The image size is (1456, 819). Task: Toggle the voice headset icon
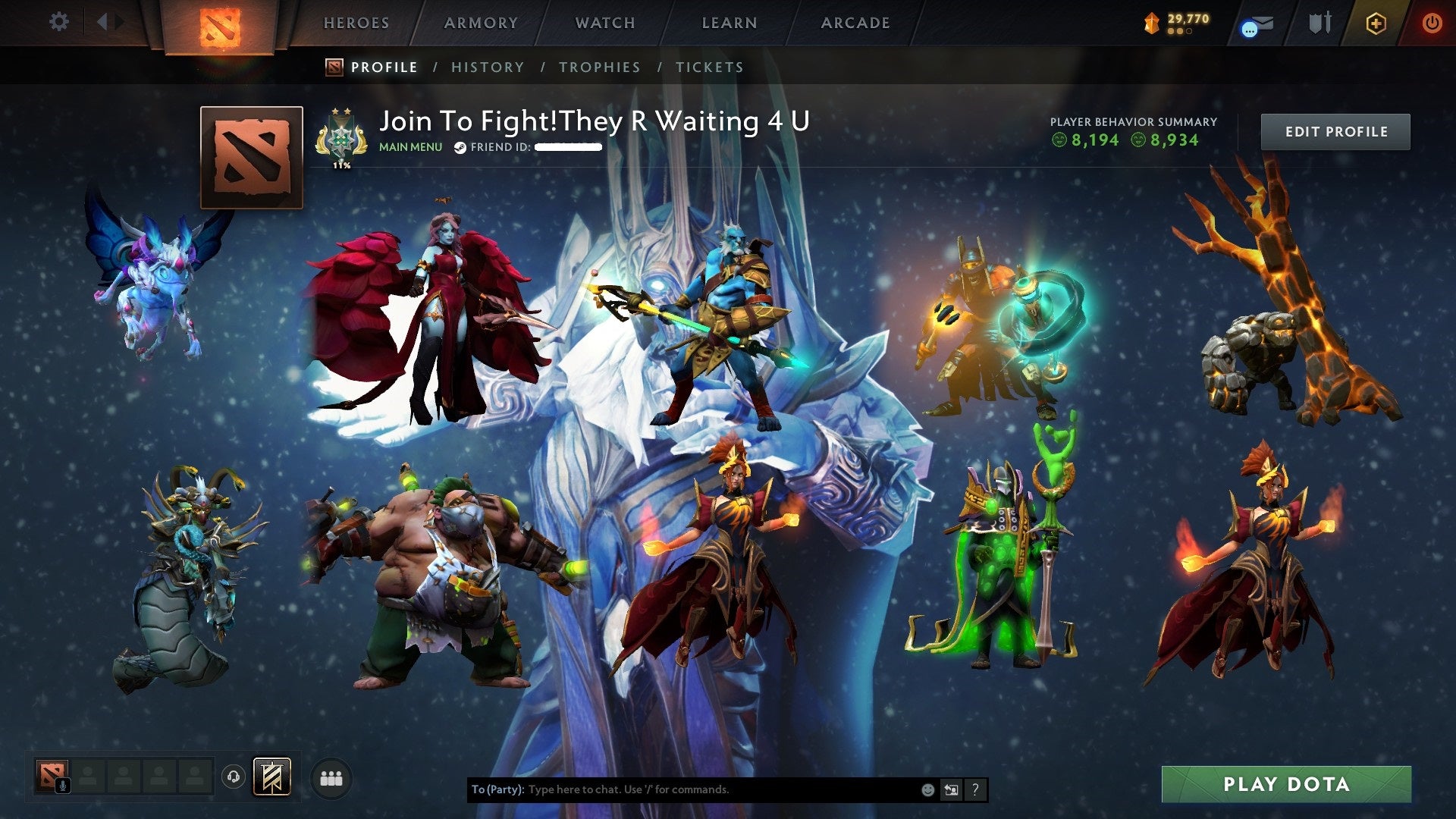pos(233,777)
